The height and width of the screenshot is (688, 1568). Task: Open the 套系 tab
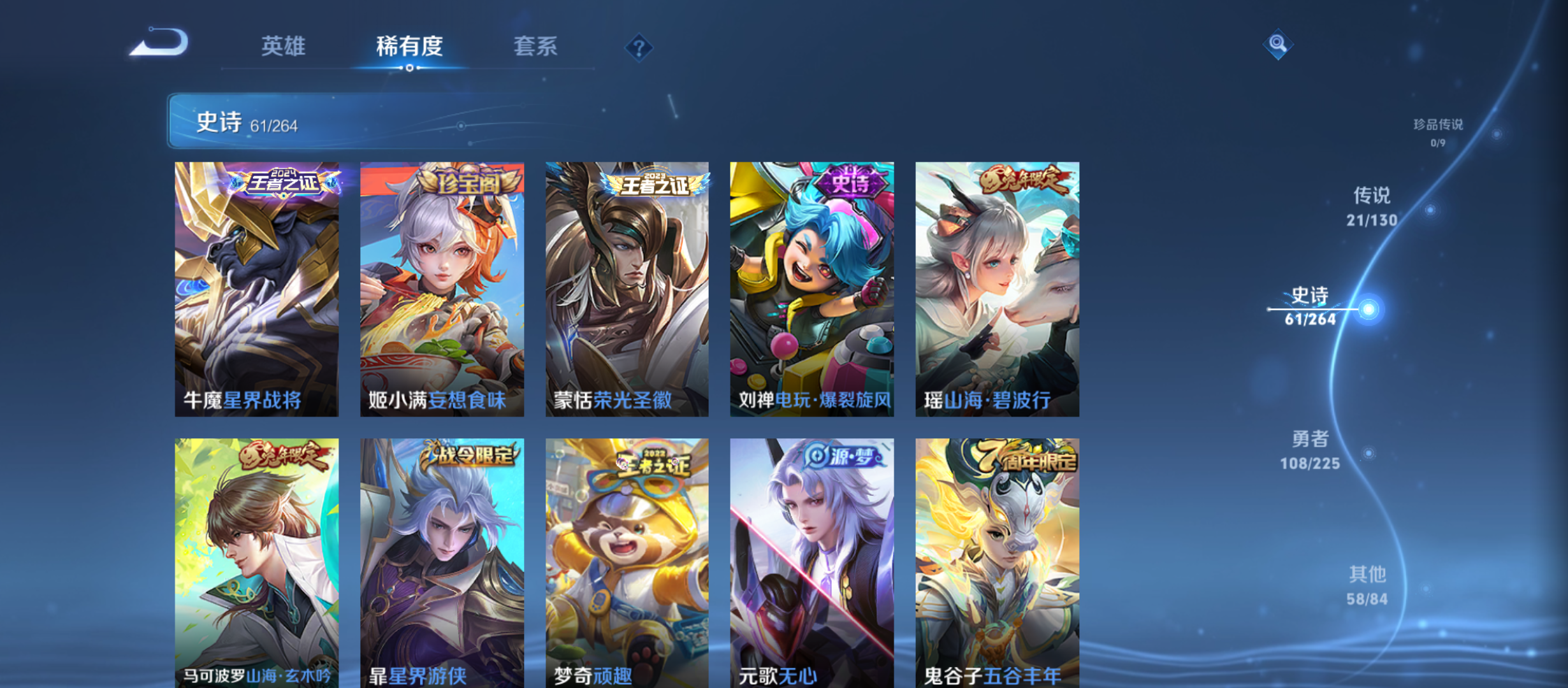point(537,47)
